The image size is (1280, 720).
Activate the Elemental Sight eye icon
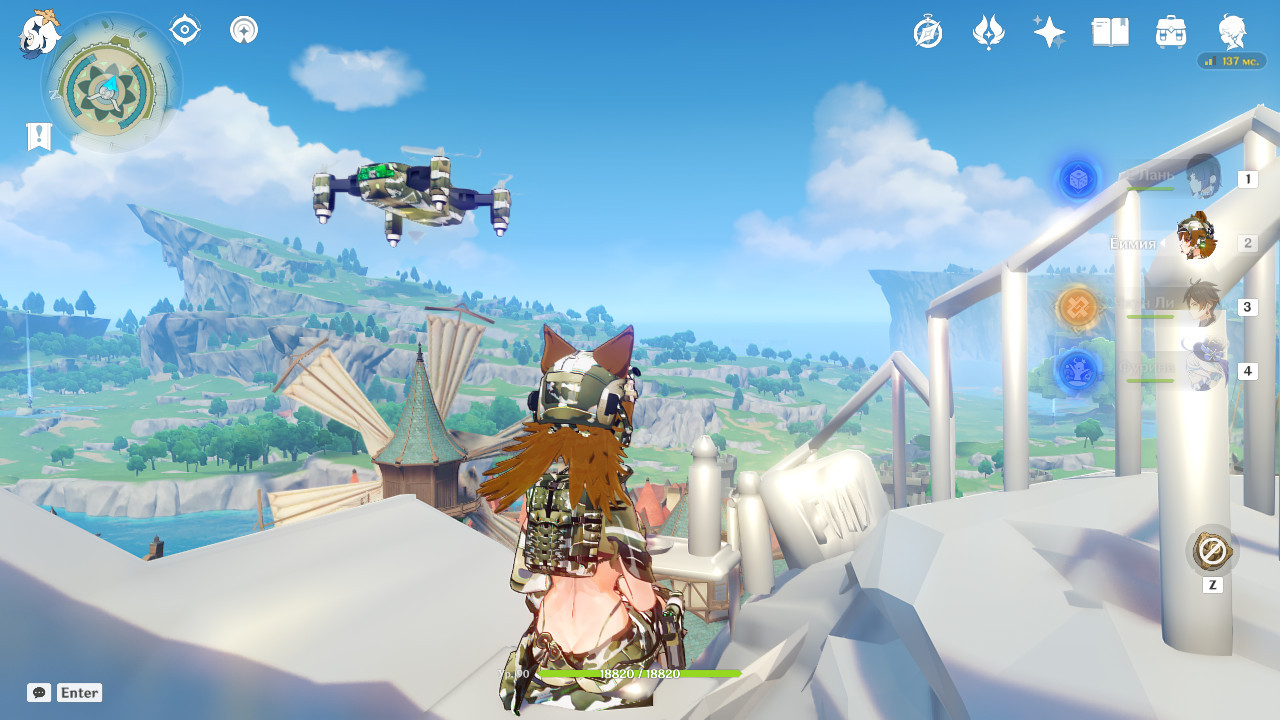[x=182, y=29]
